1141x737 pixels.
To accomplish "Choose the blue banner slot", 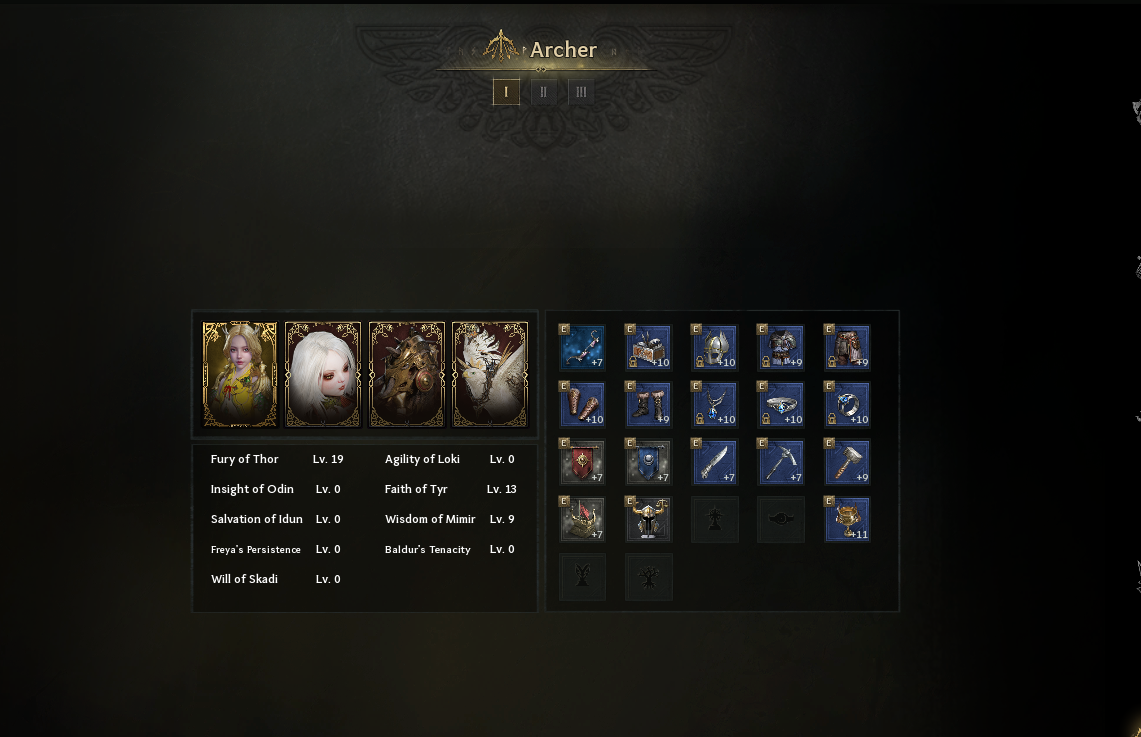I will [648, 463].
